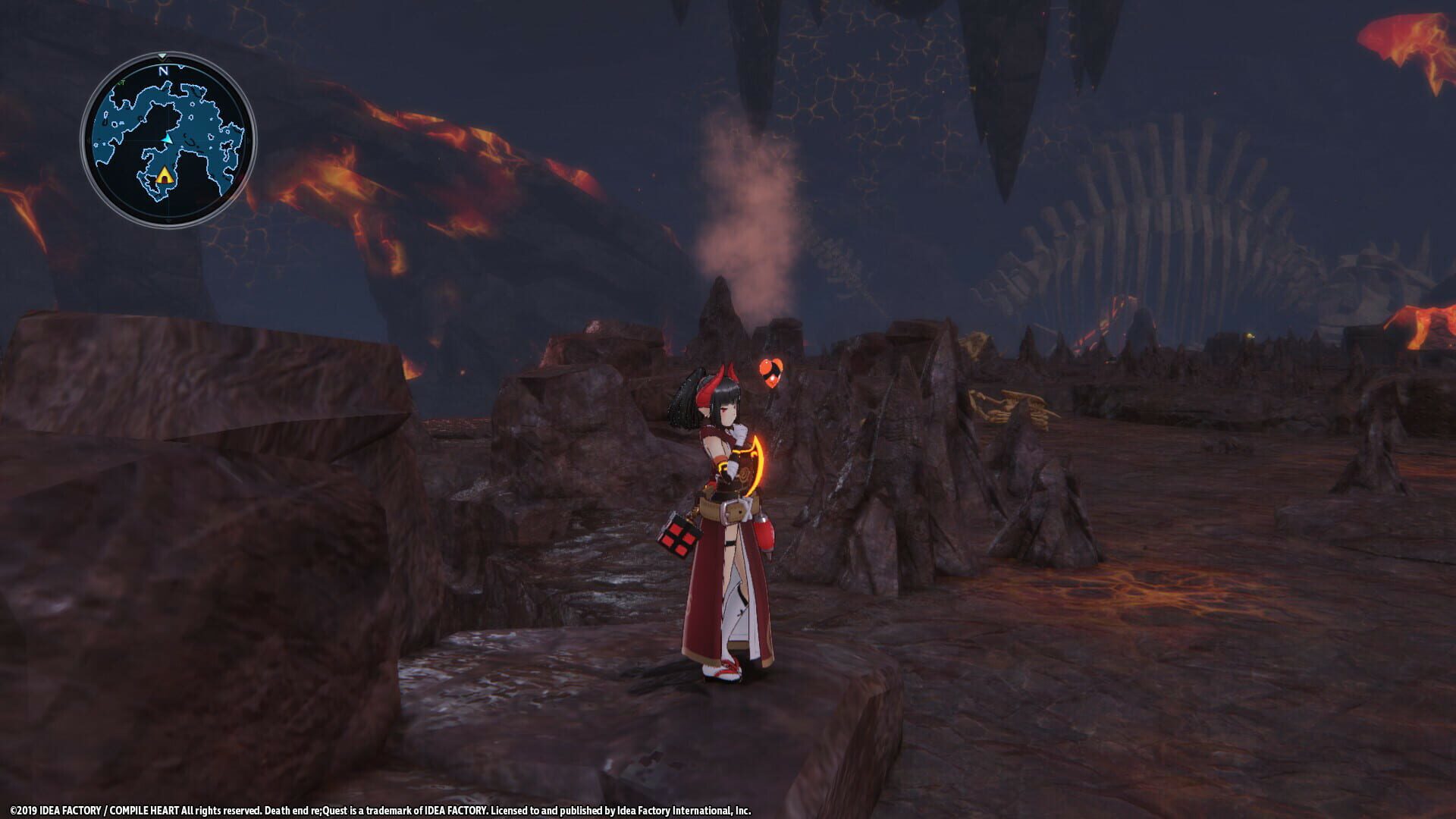Click the N compass letter above the minimap
The image size is (1456, 819).
click(165, 71)
